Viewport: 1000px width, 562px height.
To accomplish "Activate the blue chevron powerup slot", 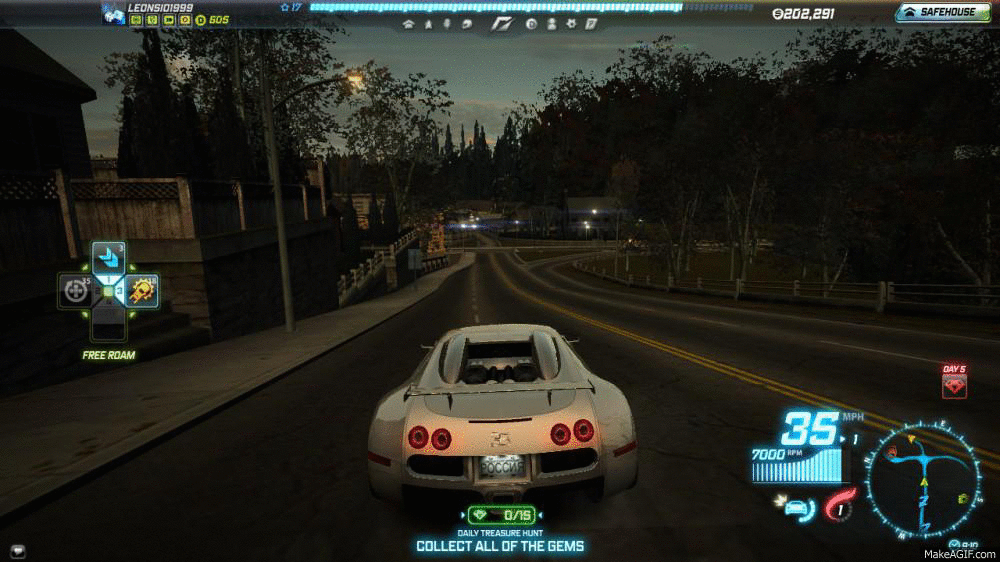I will (107, 259).
